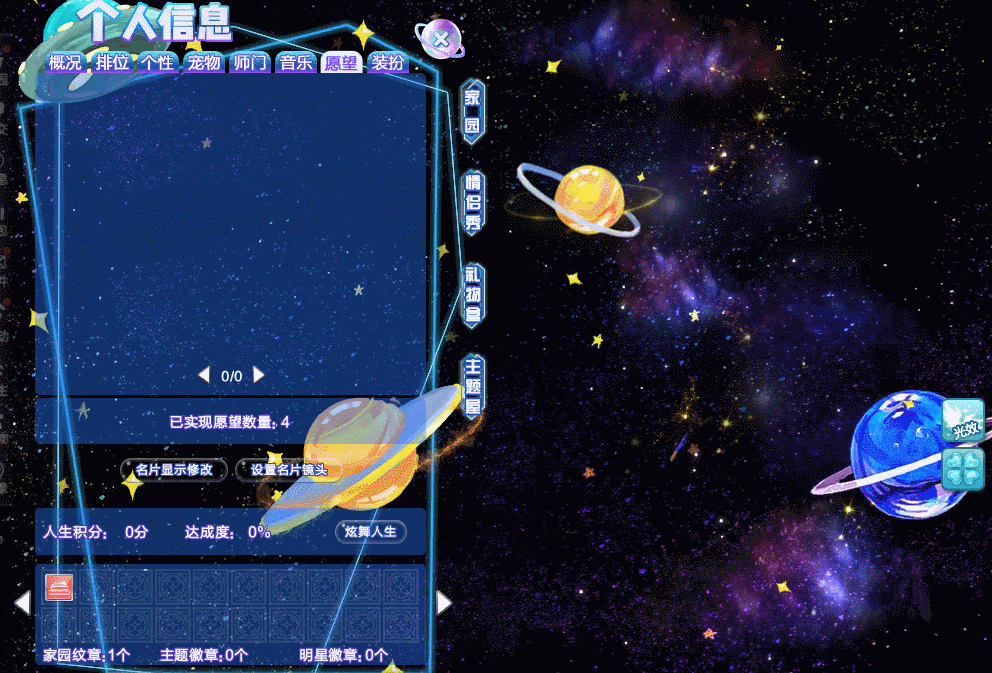
Task: Click the 设置名片镜头 button
Action: (x=289, y=470)
